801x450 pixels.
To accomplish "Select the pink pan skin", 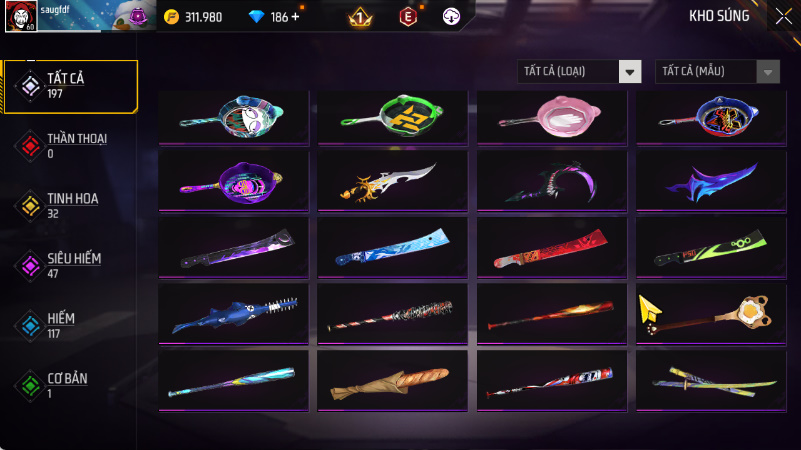I will [551, 117].
